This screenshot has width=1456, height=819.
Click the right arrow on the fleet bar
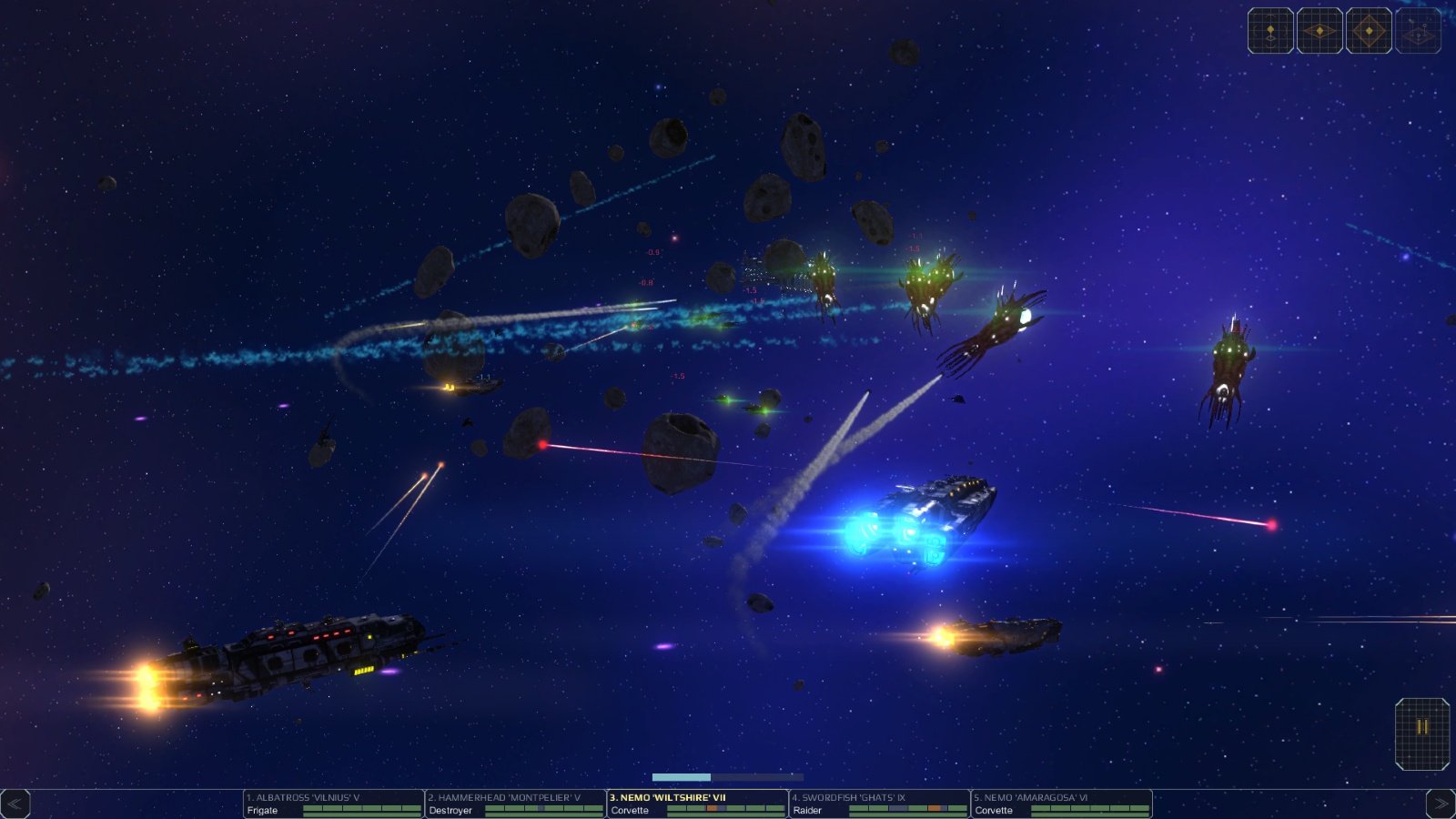coord(1439,803)
